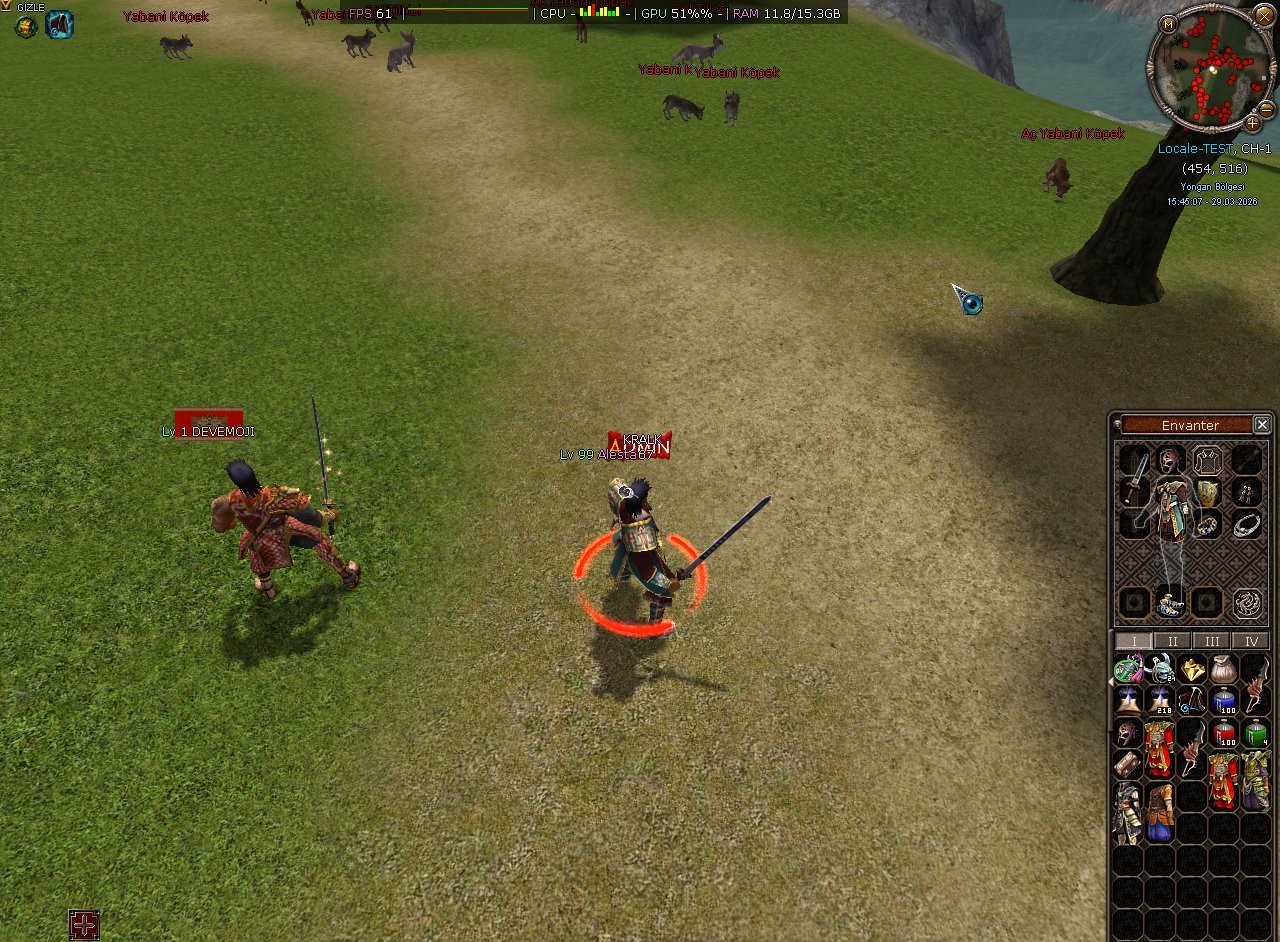Viewport: 1280px width, 942px height.
Task: Close the Envanter inventory window
Action: (1262, 425)
